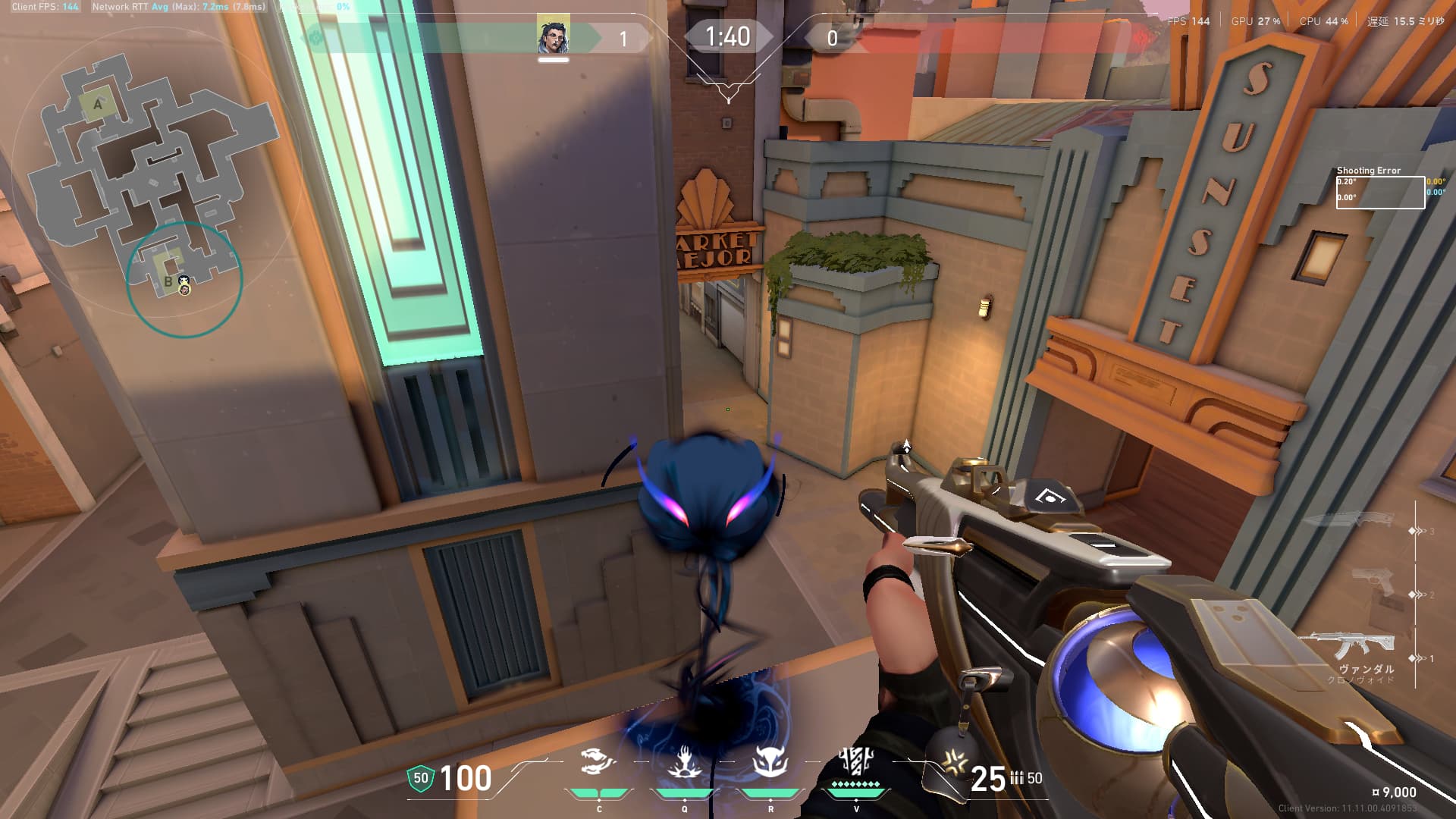Activate the Nightfall ultimate icon
This screenshot has height=819, width=1456.
pos(856,761)
